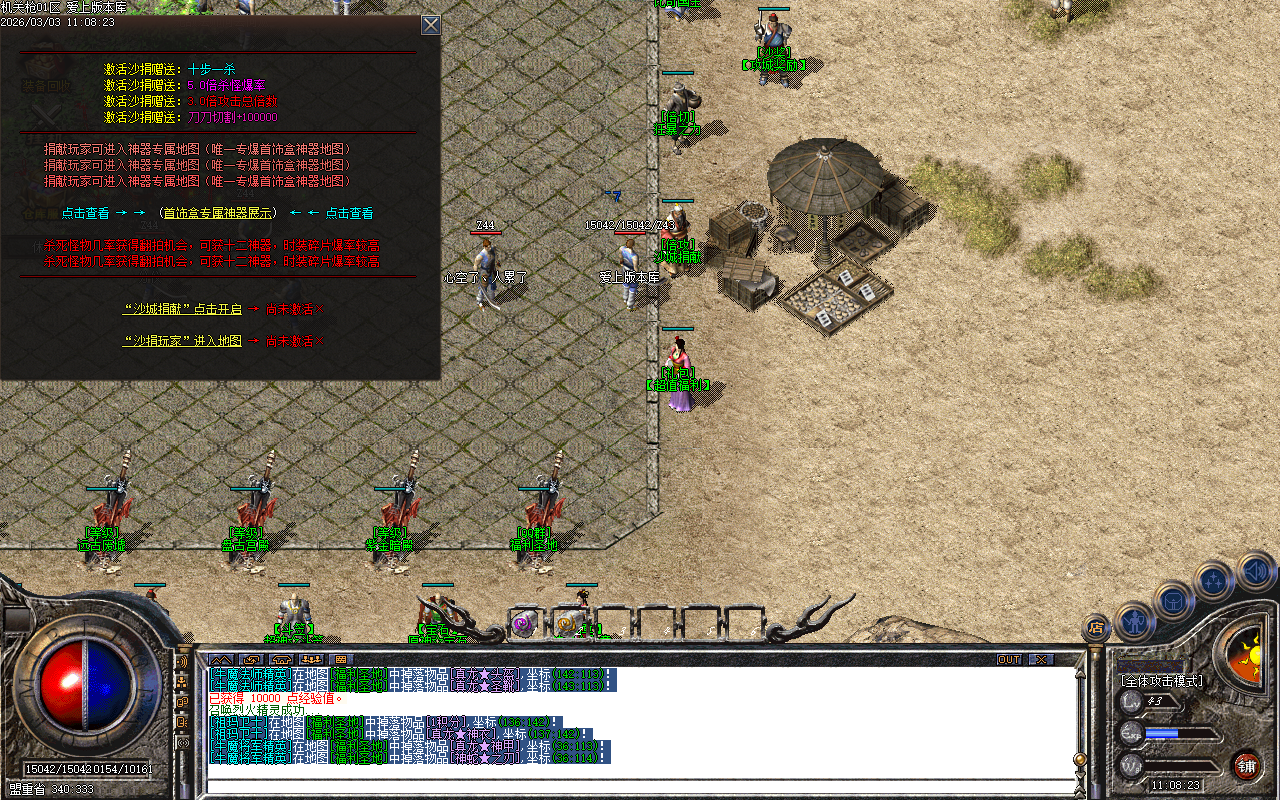
Task: Click the megaphone icon beside the chat box
Action: point(184,660)
